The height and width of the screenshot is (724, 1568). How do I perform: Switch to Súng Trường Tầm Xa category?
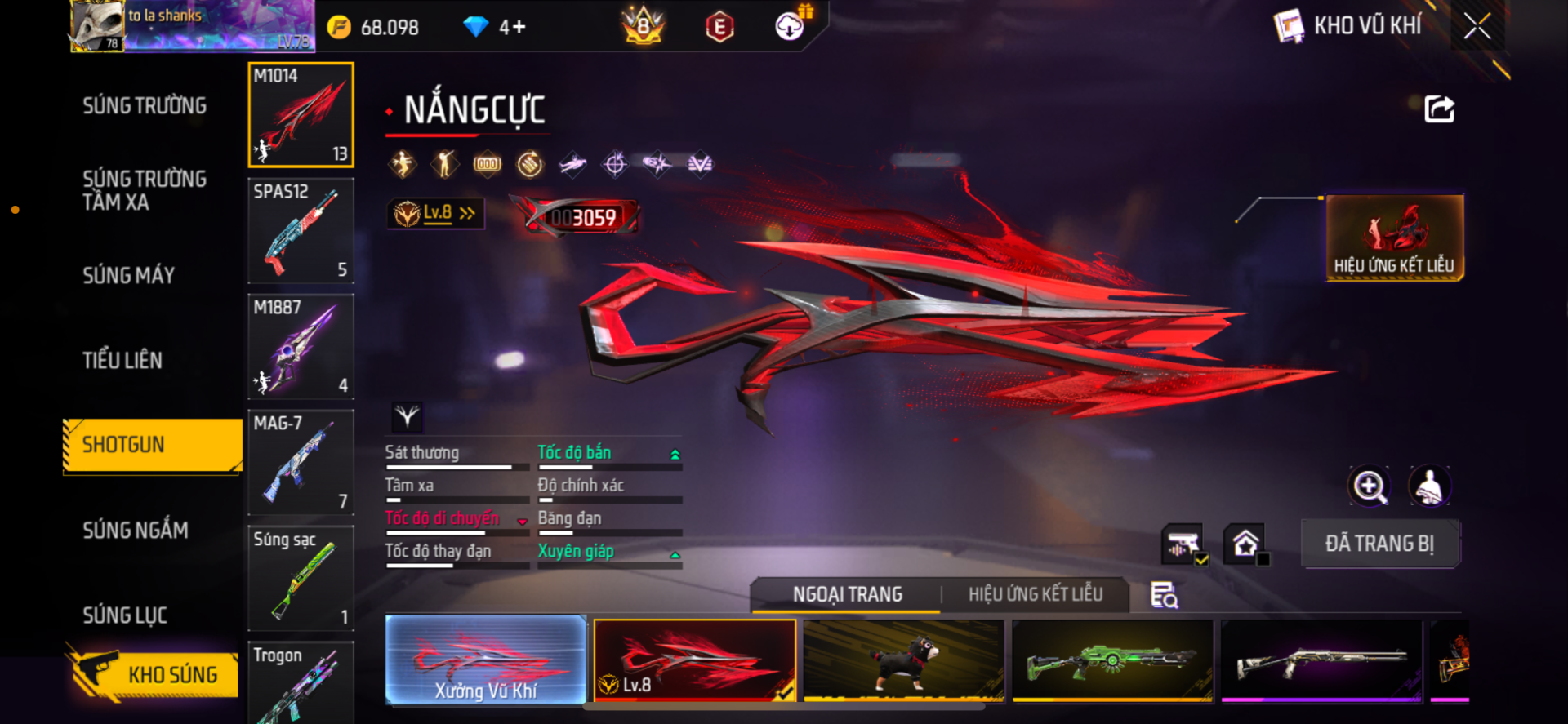click(x=145, y=190)
